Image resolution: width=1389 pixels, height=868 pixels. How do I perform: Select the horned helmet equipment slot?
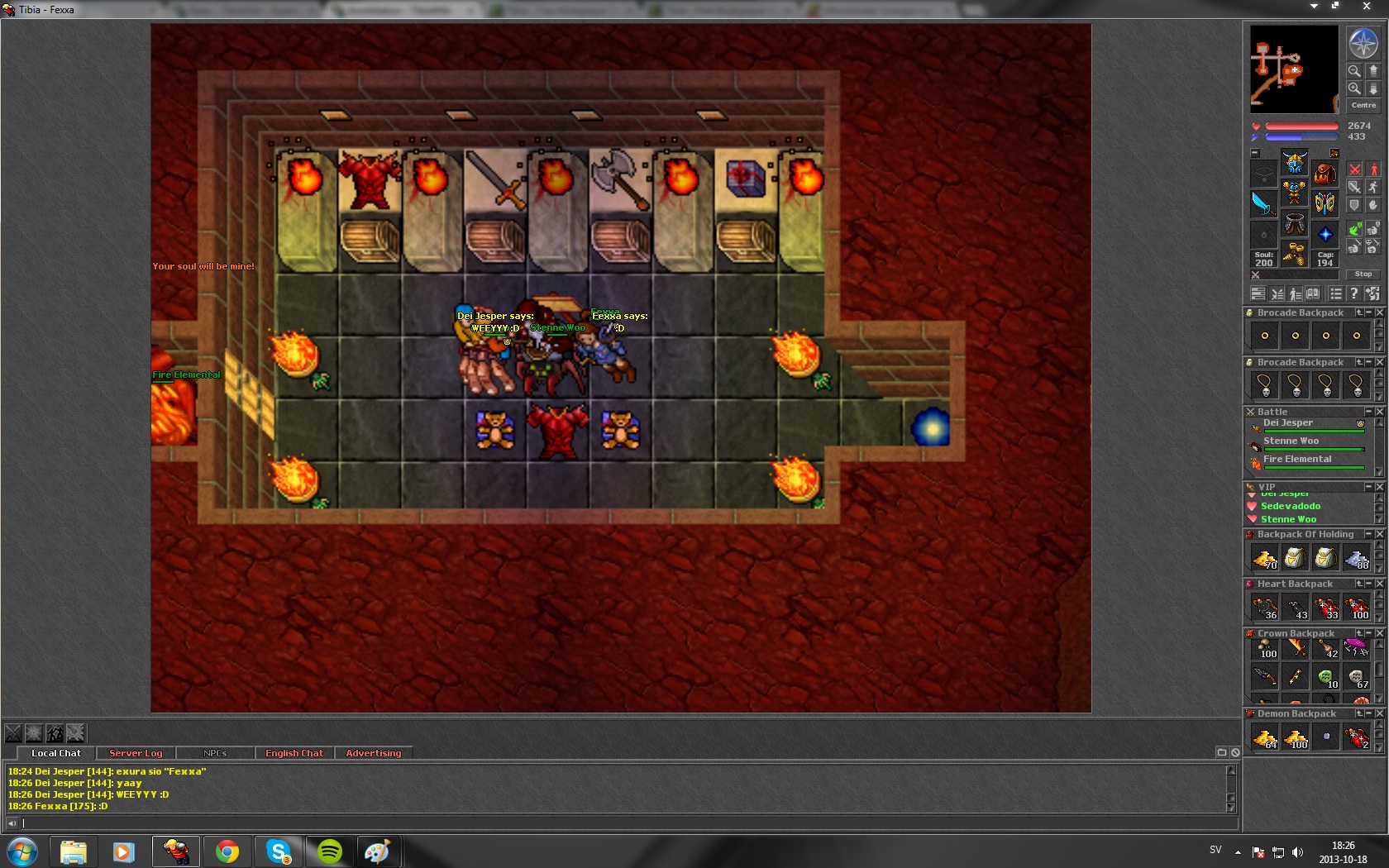pos(1294,164)
